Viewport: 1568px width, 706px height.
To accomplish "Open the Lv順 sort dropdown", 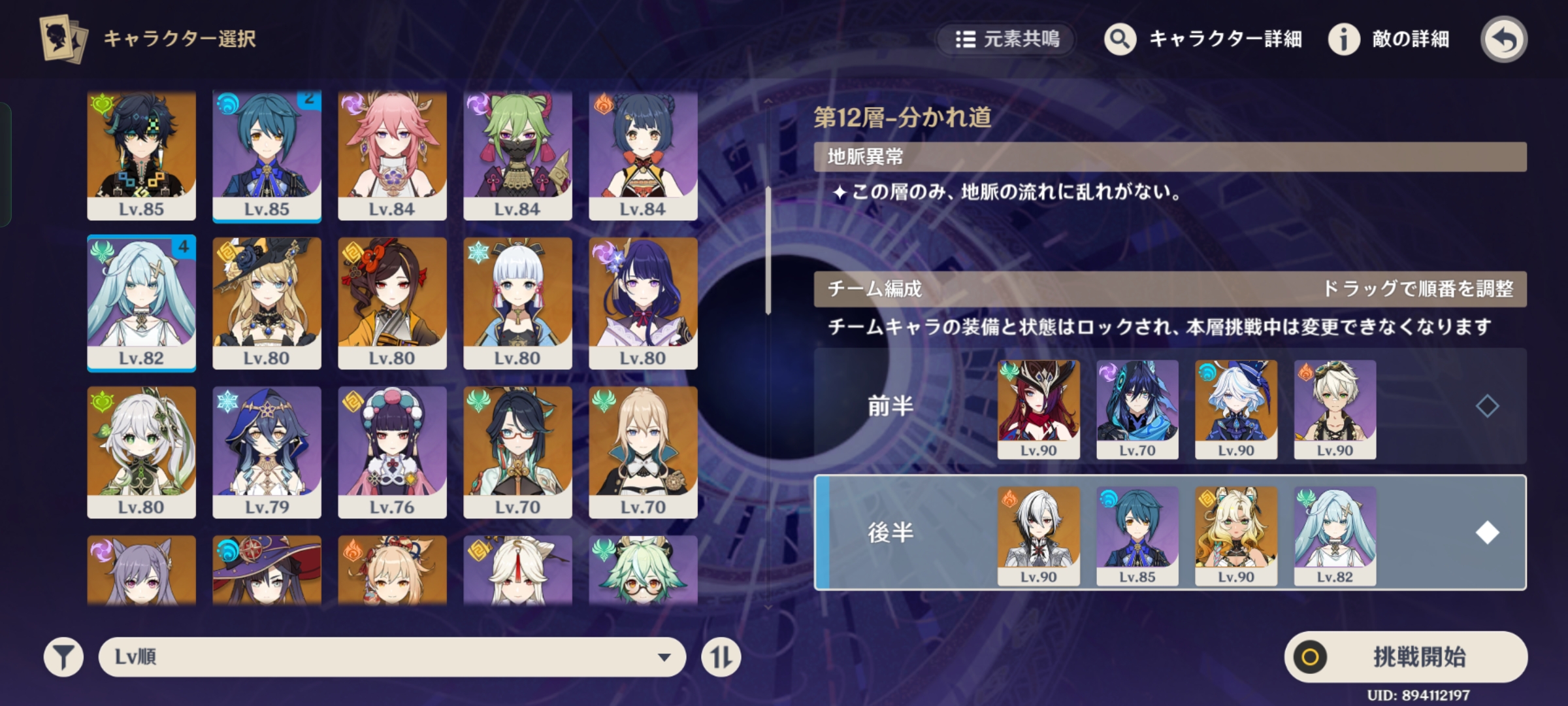I will click(x=392, y=656).
